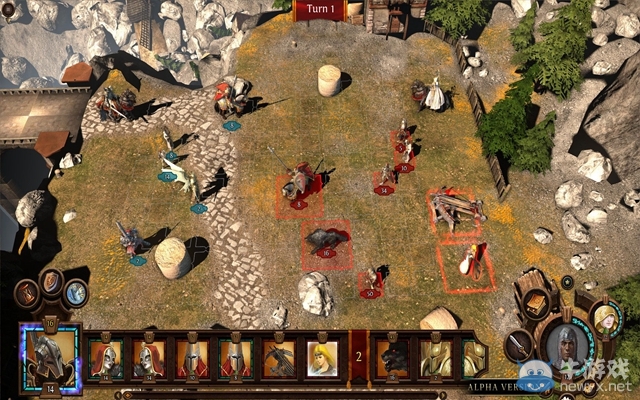Select the ballista portrait in the initiative bar
The height and width of the screenshot is (400, 640).
pos(278,358)
